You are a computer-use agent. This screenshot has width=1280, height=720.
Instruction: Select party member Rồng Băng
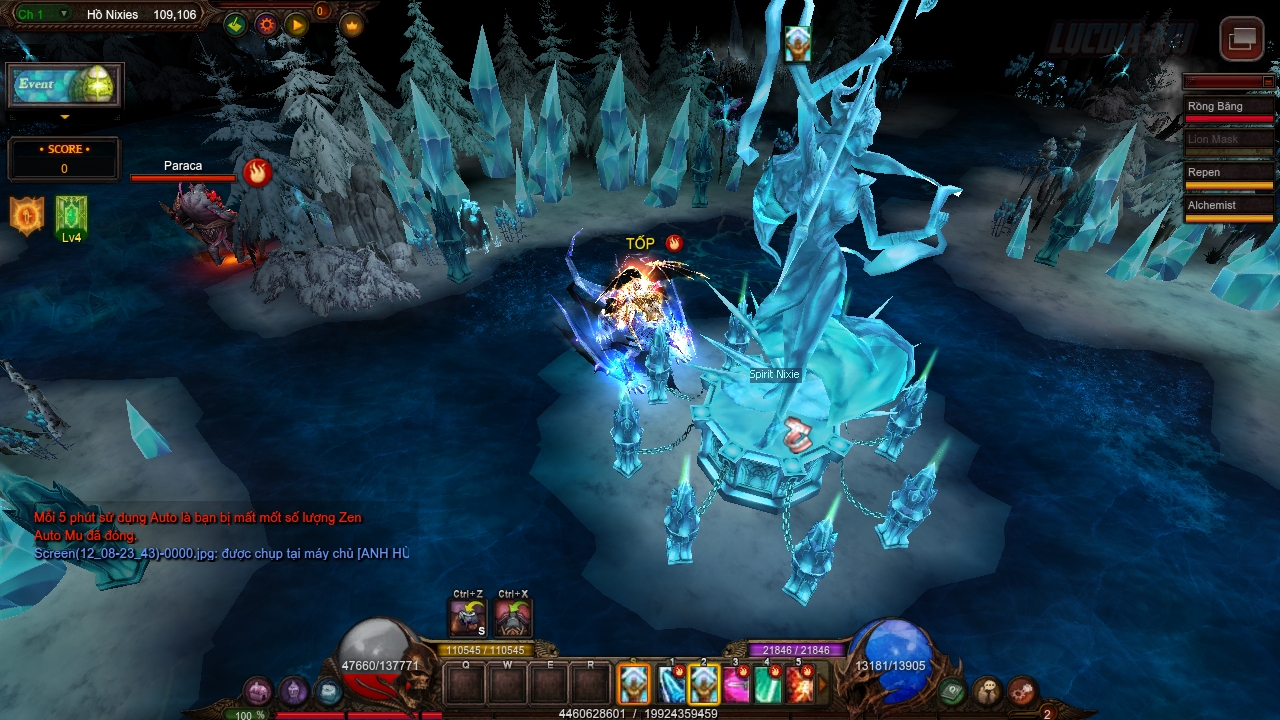point(1229,108)
